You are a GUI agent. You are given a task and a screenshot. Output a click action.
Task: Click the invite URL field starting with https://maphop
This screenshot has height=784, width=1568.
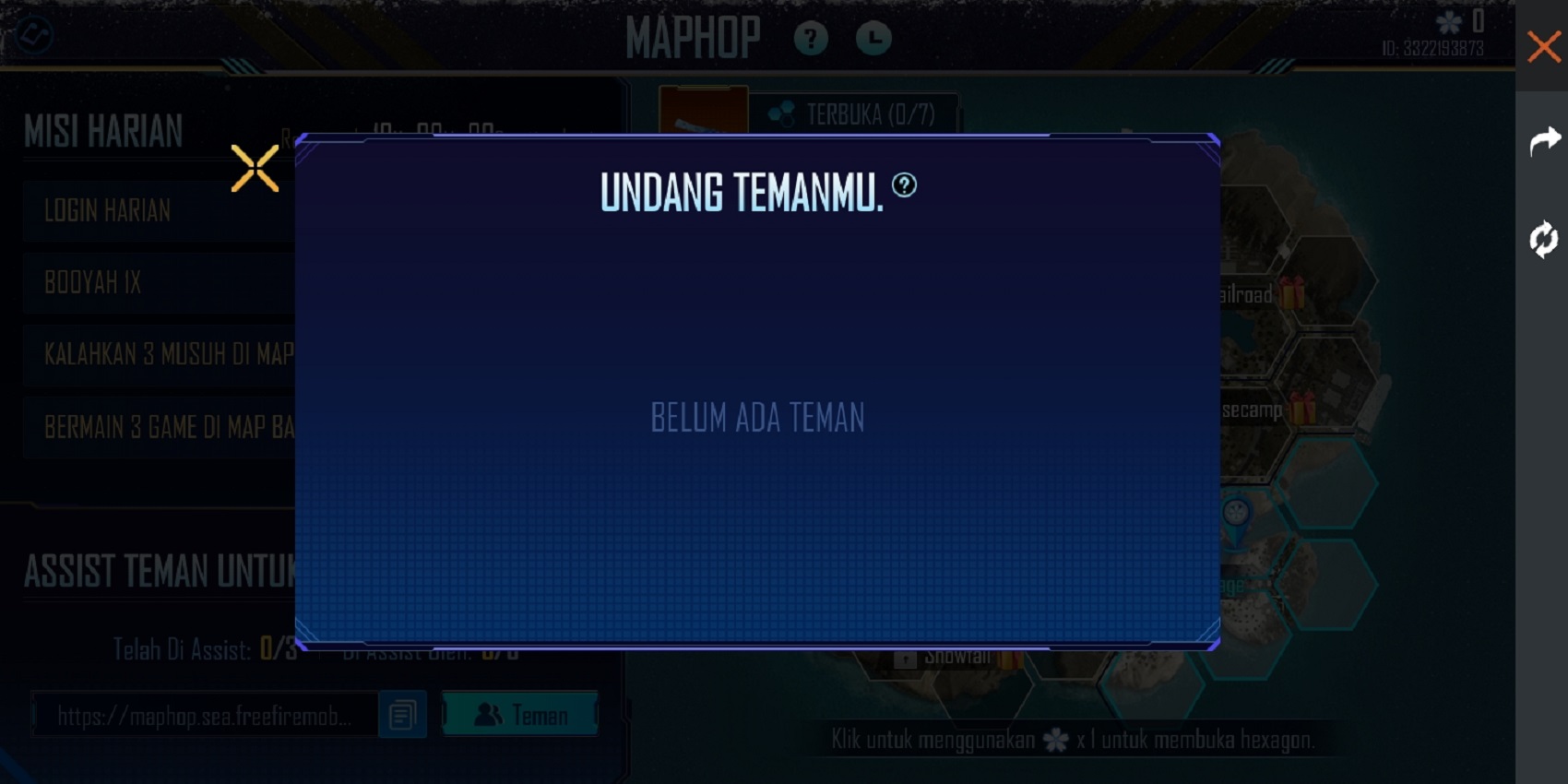[203, 715]
